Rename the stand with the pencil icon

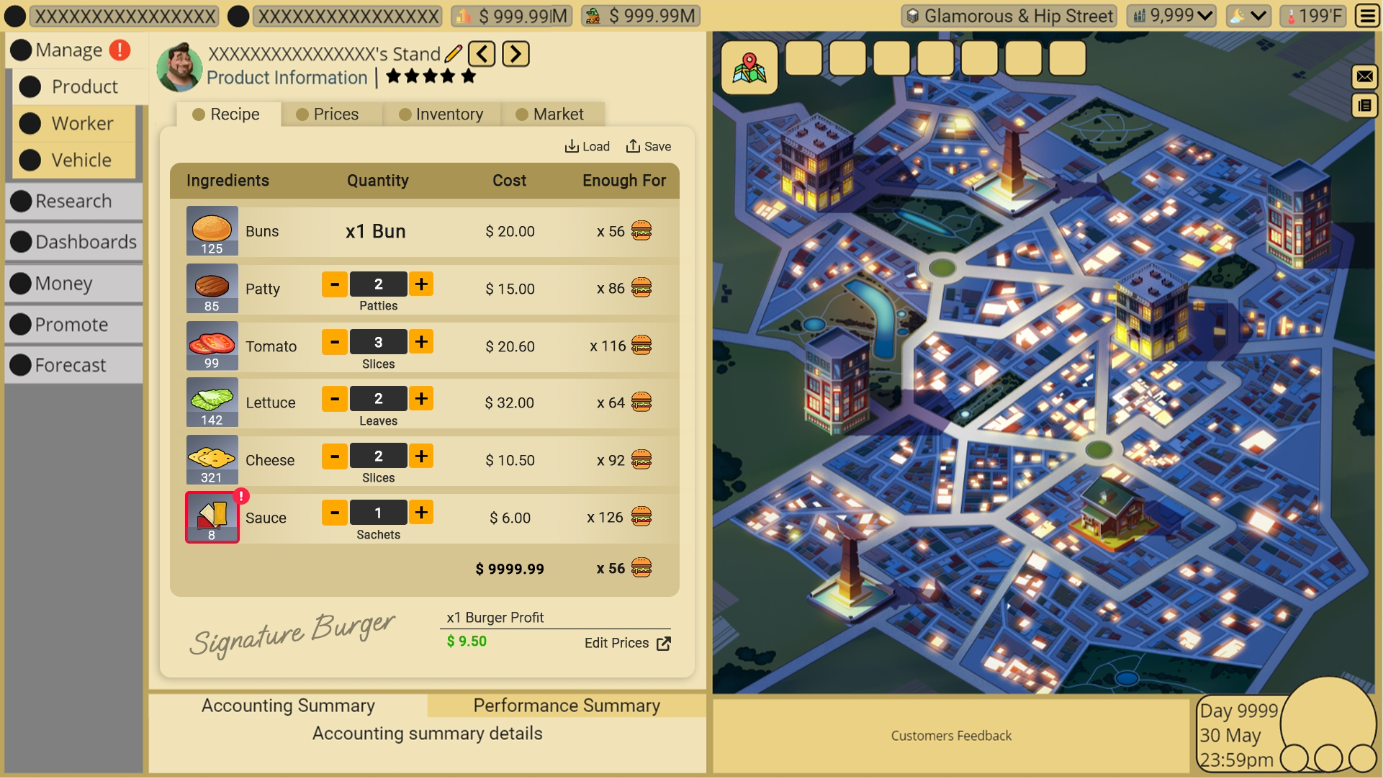click(x=454, y=54)
